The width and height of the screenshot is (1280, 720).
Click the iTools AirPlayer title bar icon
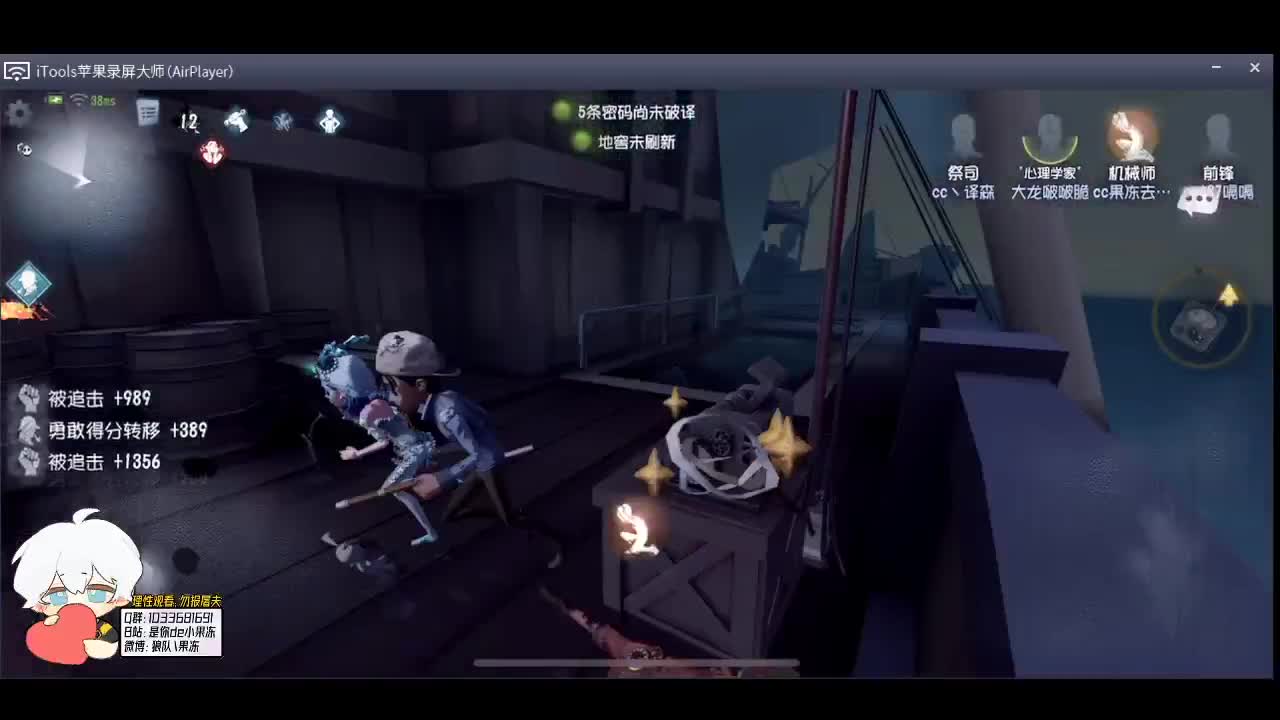[16, 70]
